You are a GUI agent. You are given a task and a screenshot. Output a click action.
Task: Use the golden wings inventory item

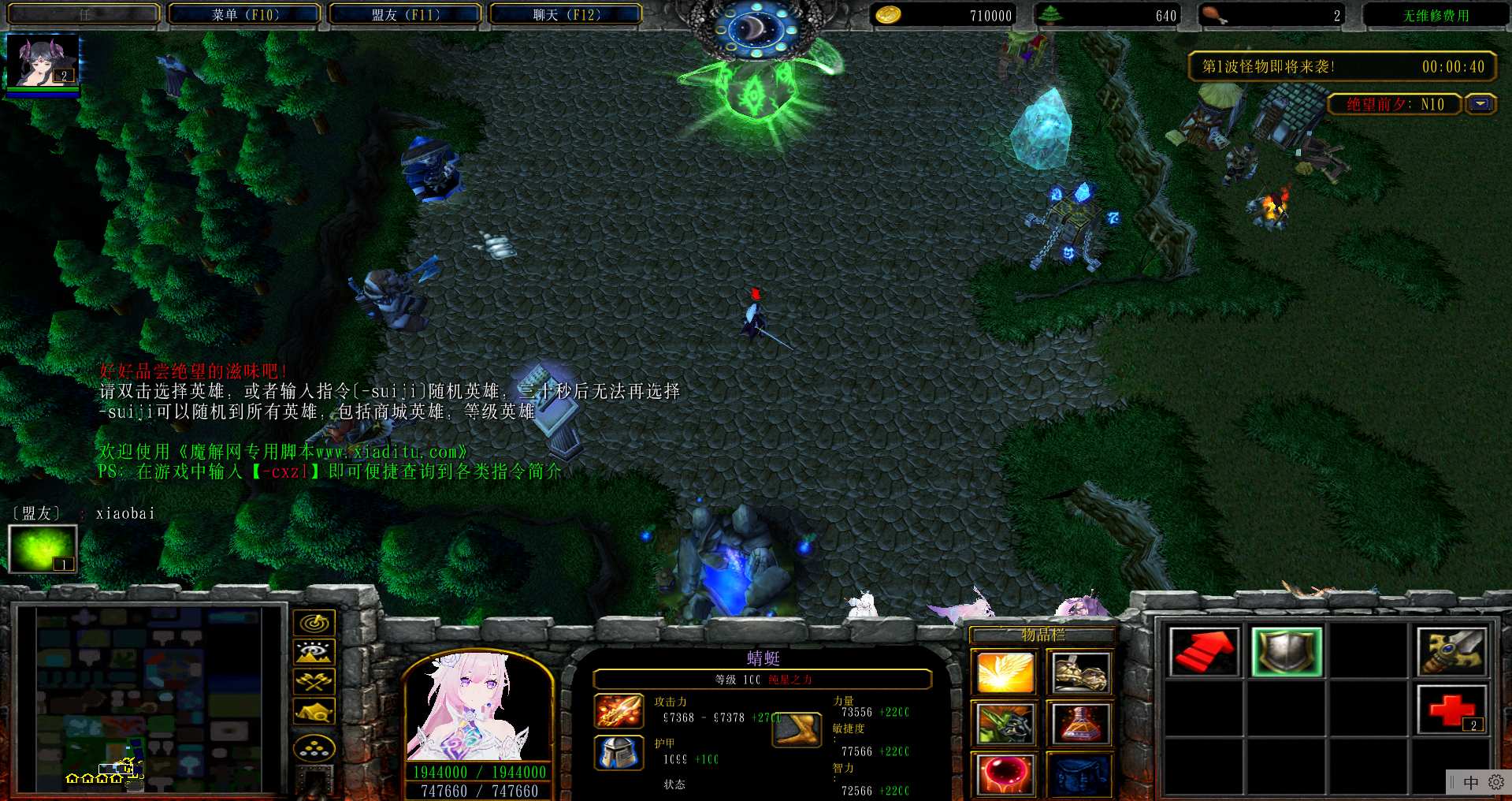coord(1005,672)
